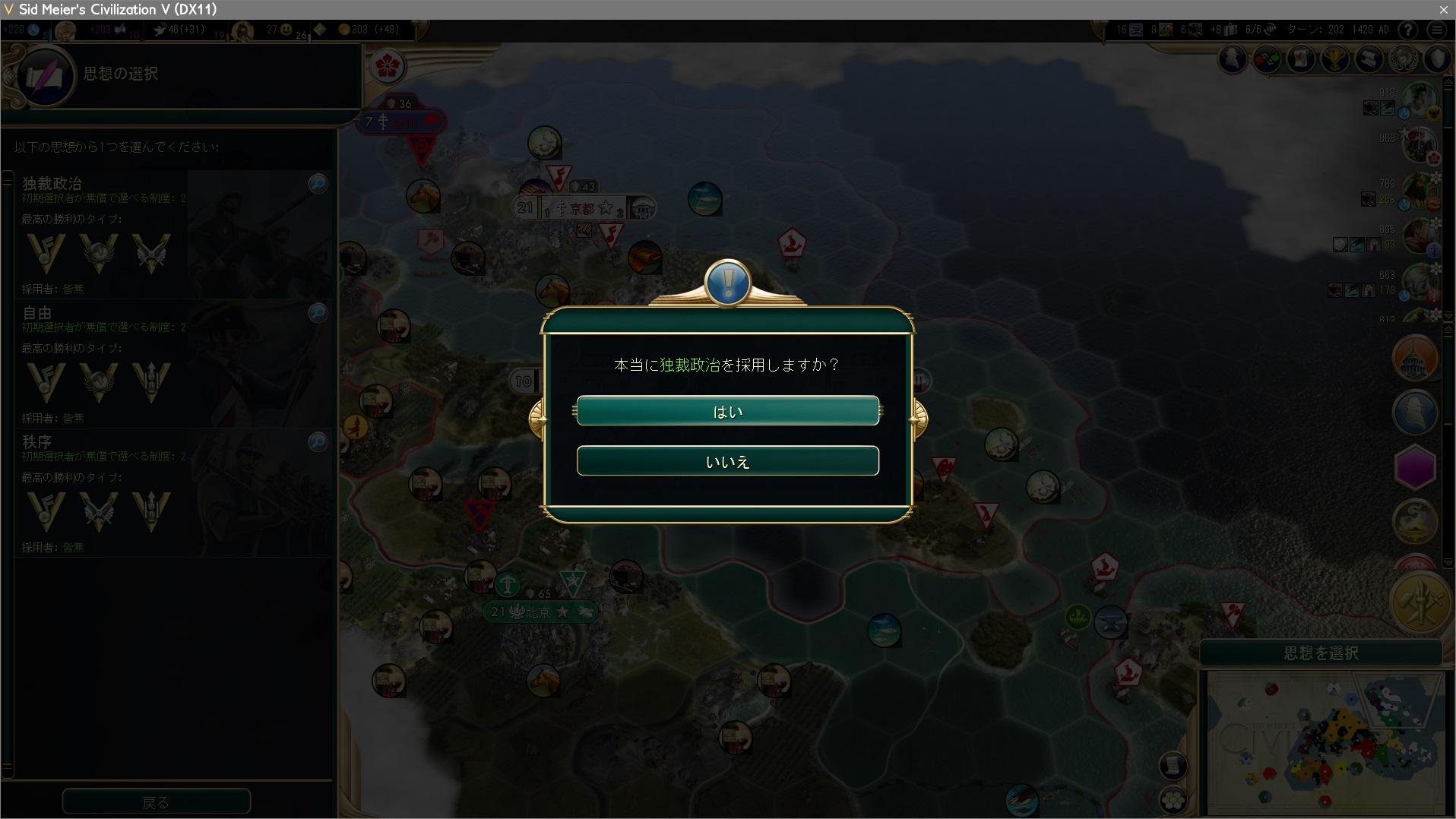Open the magnifier details for 独裁政治

(318, 183)
